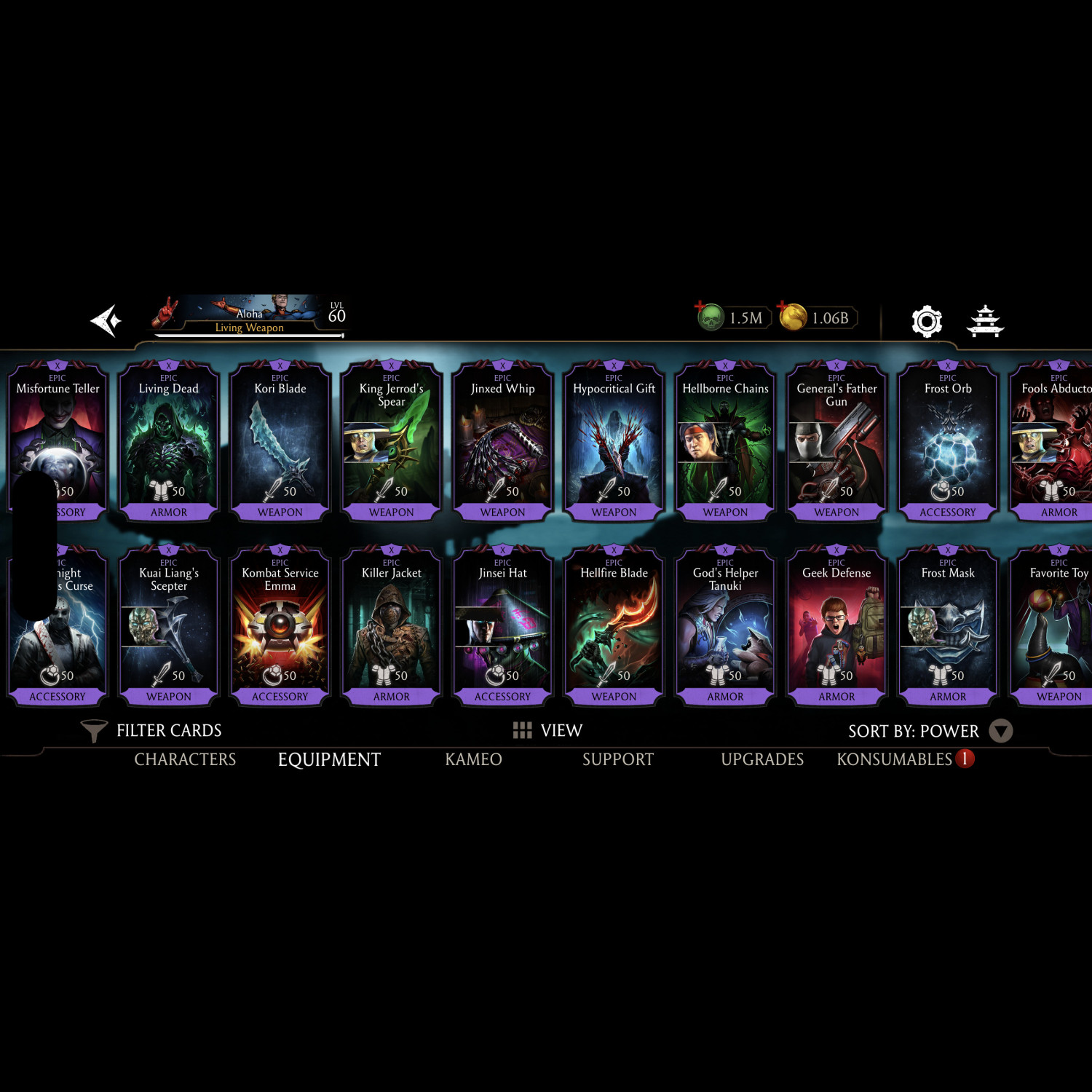Screen dimensions: 1092x1092
Task: Select the Hellborne Chains card
Action: (x=725, y=441)
